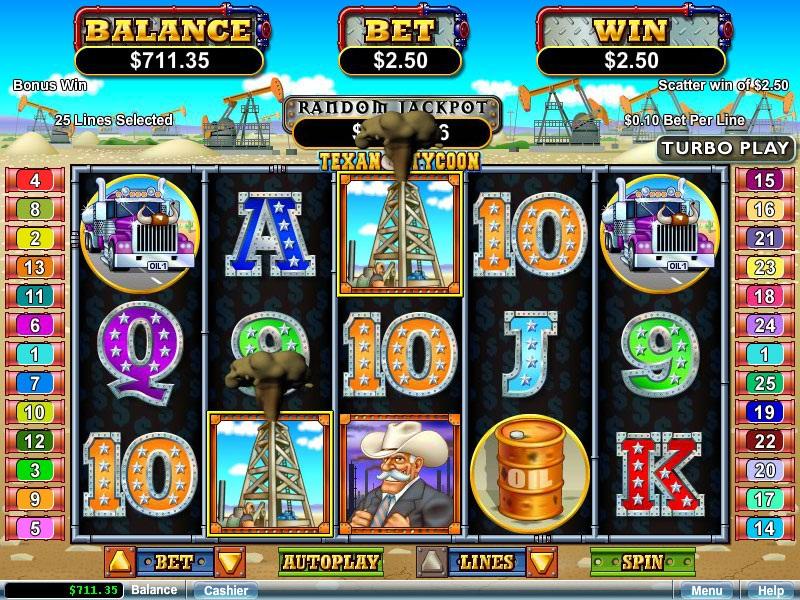The width and height of the screenshot is (800, 600).
Task: Select payline 11 indicator
Action: click(x=35, y=296)
